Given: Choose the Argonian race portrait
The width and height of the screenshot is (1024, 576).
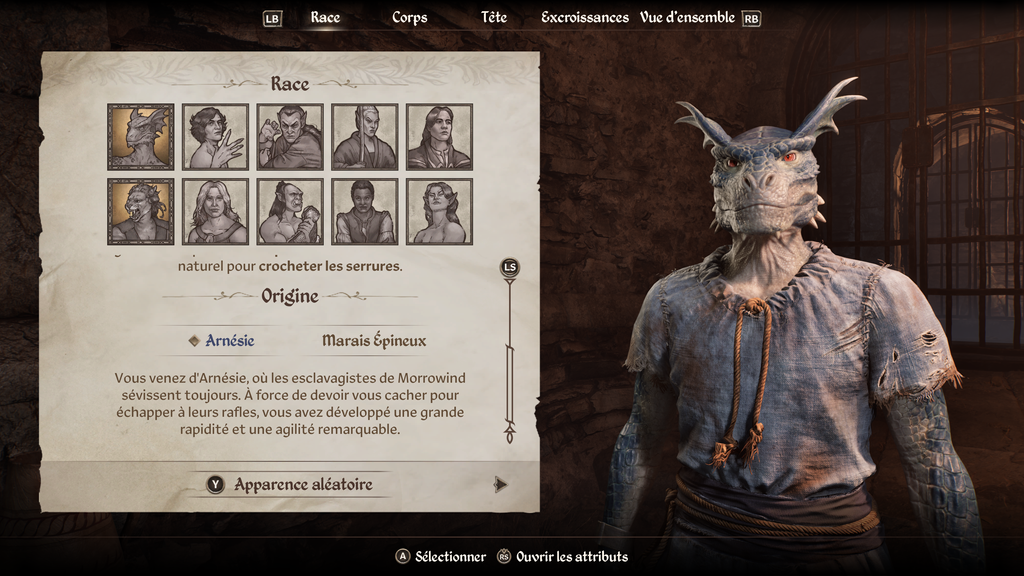Looking at the screenshot, I should 141,137.
